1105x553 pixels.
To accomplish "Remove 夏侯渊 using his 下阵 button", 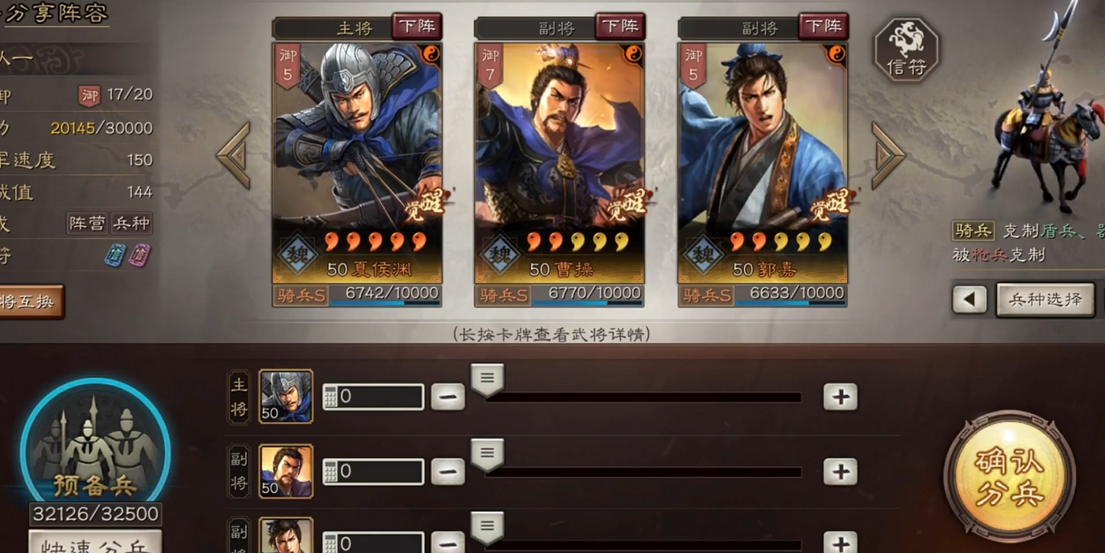I will tap(416, 26).
